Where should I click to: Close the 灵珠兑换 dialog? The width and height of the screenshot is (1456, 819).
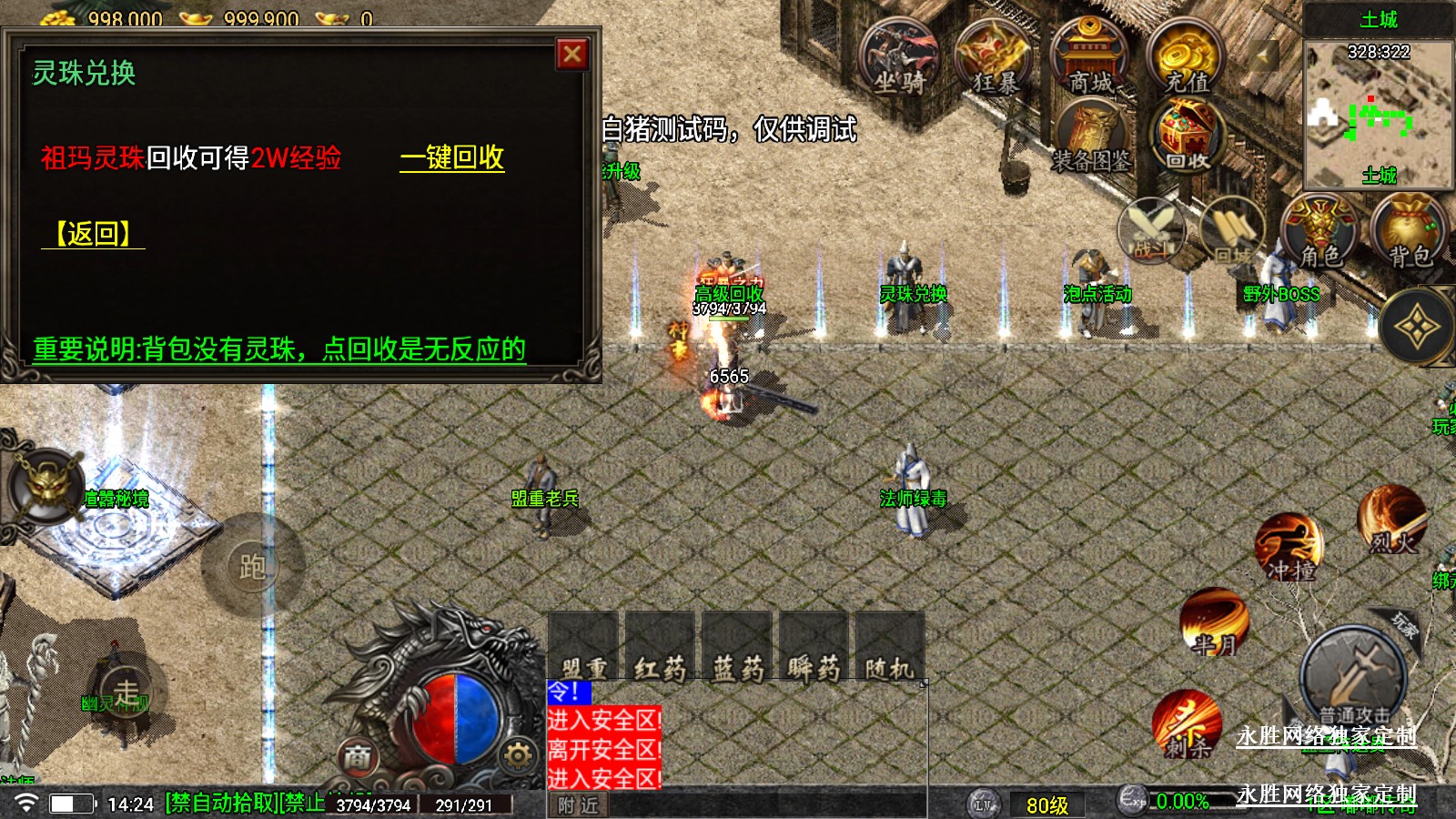[572, 55]
